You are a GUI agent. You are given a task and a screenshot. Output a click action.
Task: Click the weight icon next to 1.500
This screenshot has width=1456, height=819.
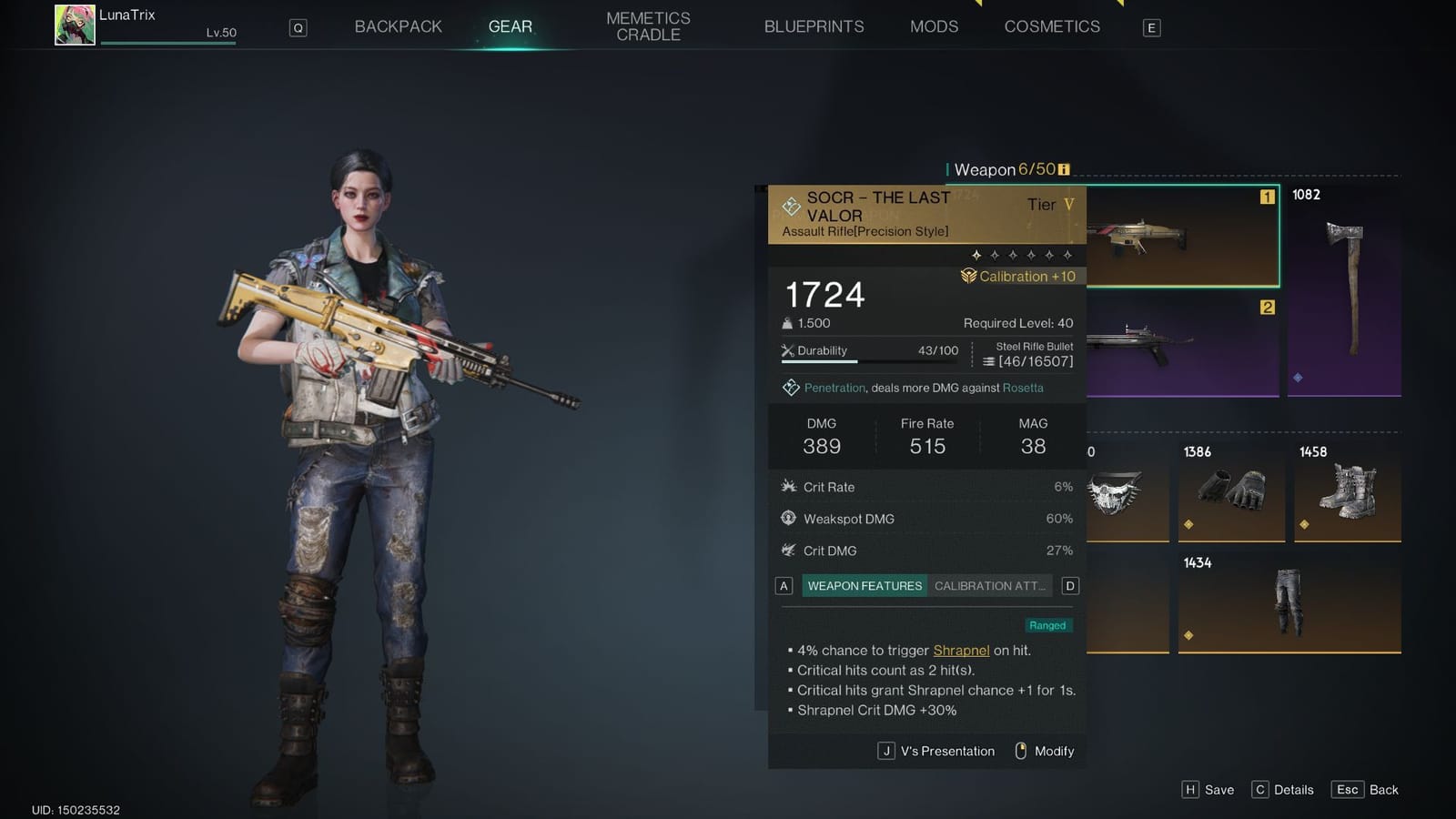click(787, 323)
